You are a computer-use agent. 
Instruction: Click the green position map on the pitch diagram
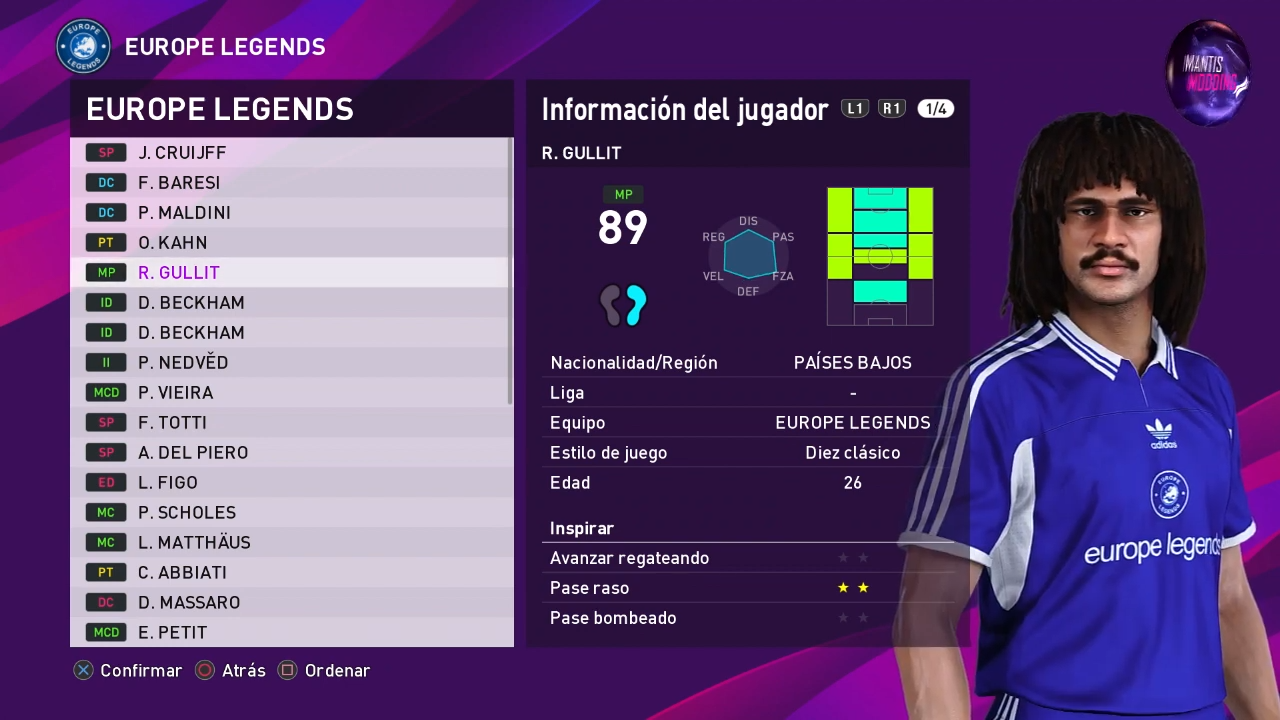click(x=880, y=255)
